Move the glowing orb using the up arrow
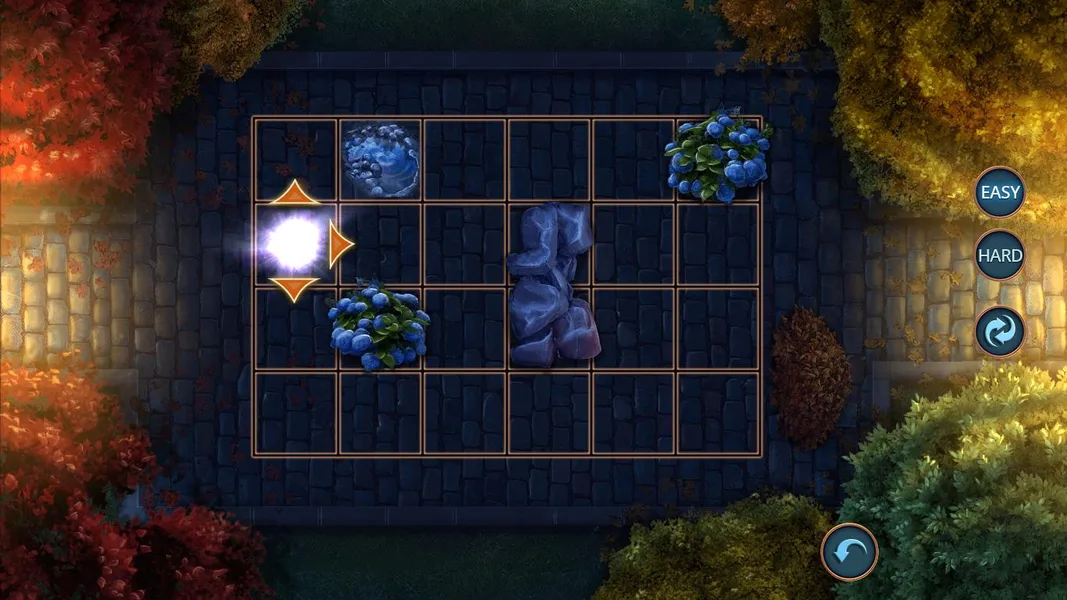This screenshot has height=600, width=1067. 295,193
